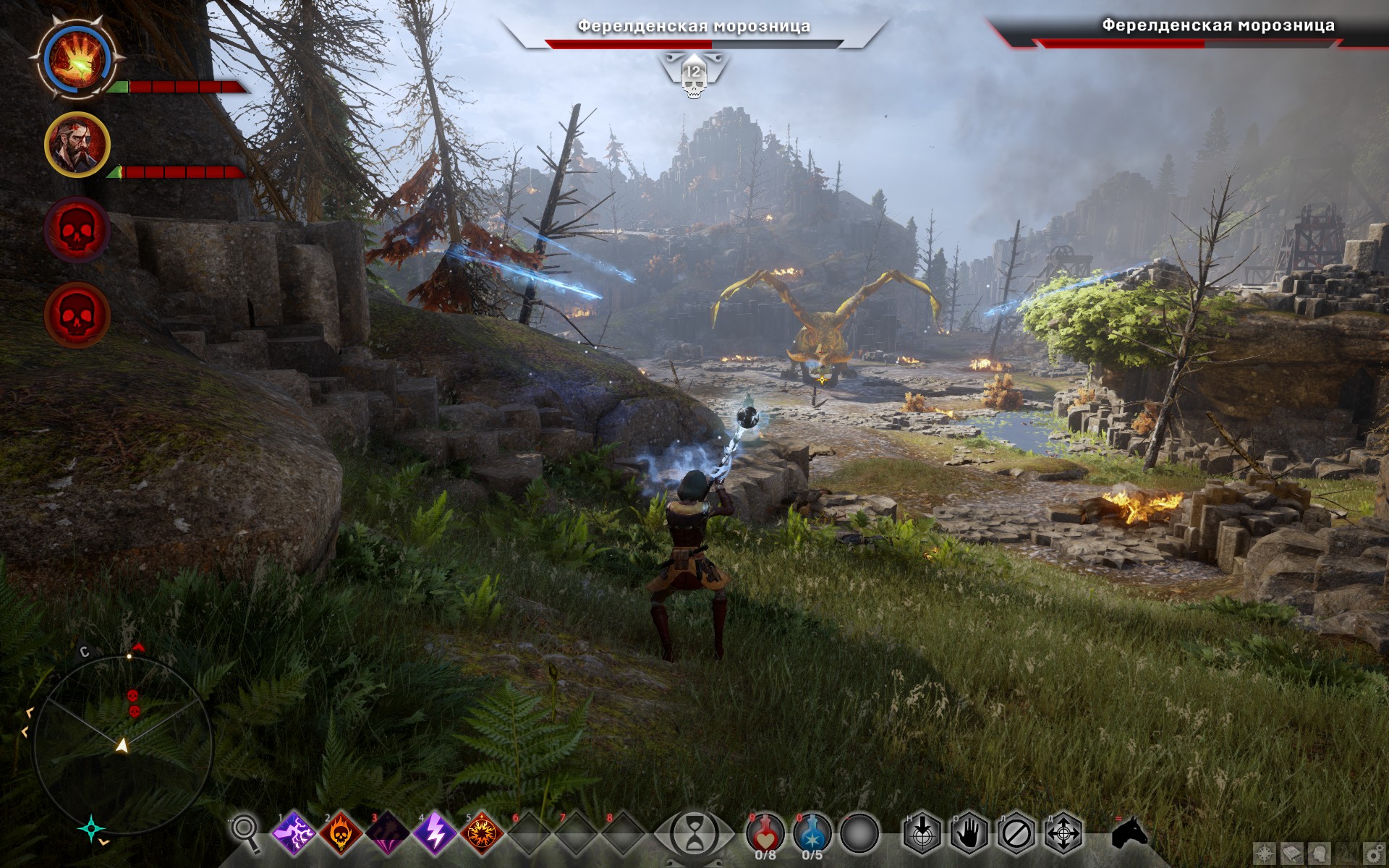The width and height of the screenshot is (1389, 868).
Task: Open the hourglass tactical camera
Action: pos(694,834)
